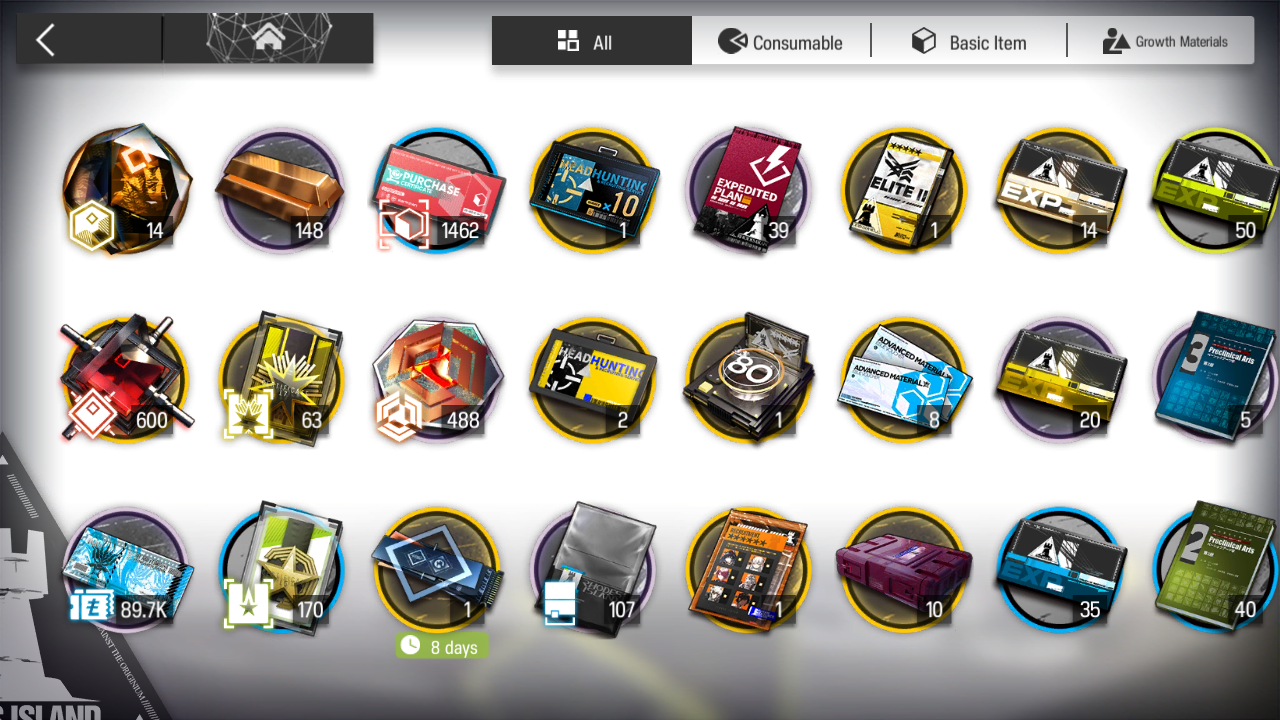Show the All items tab
The height and width of the screenshot is (720, 1280).
tap(591, 42)
